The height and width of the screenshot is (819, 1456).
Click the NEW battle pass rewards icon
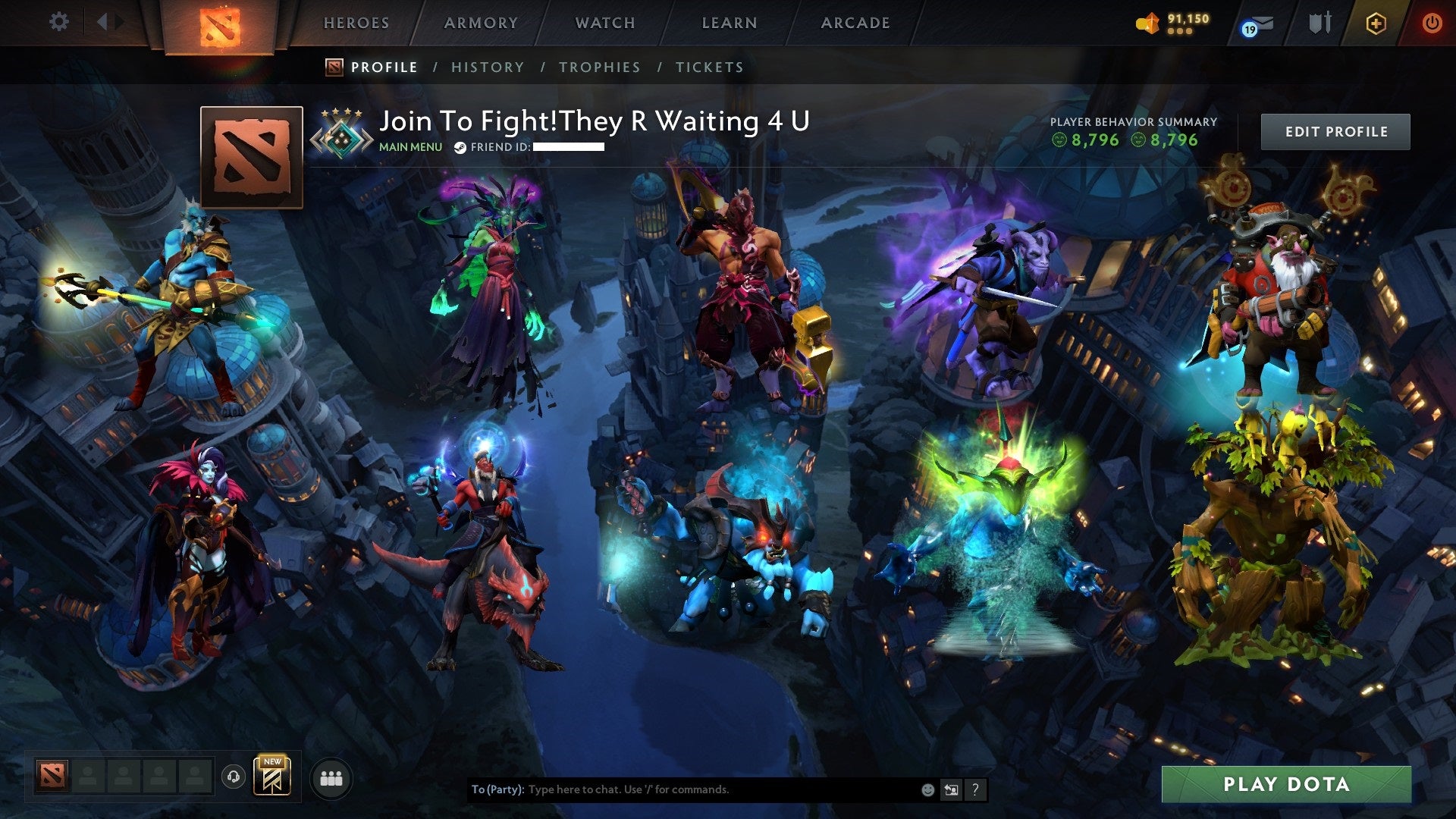pyautogui.click(x=273, y=778)
